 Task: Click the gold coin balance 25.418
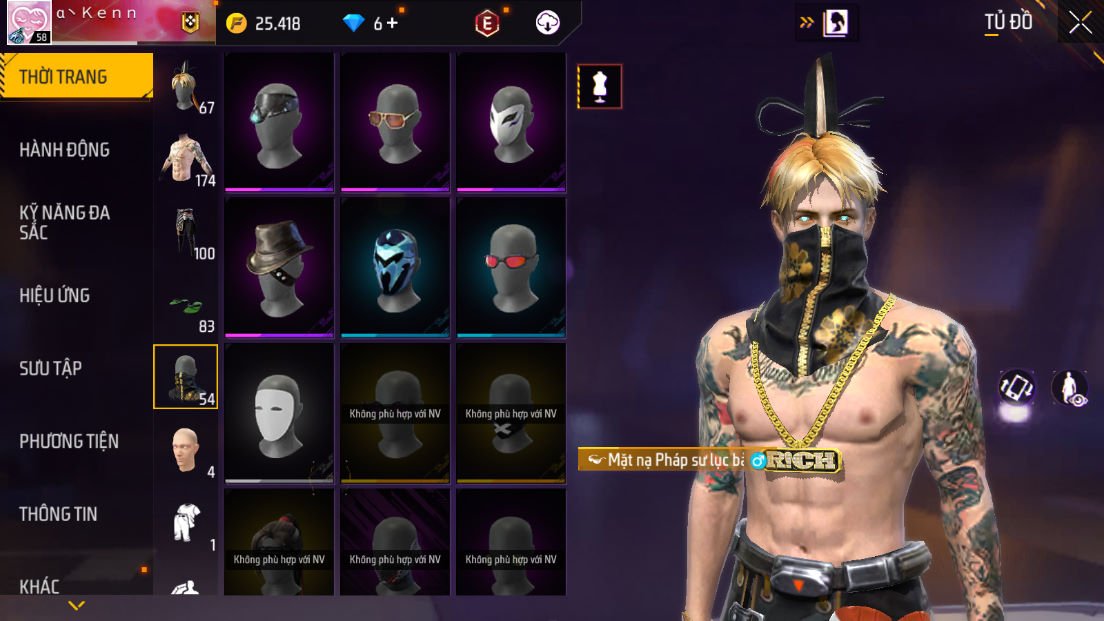click(x=264, y=23)
